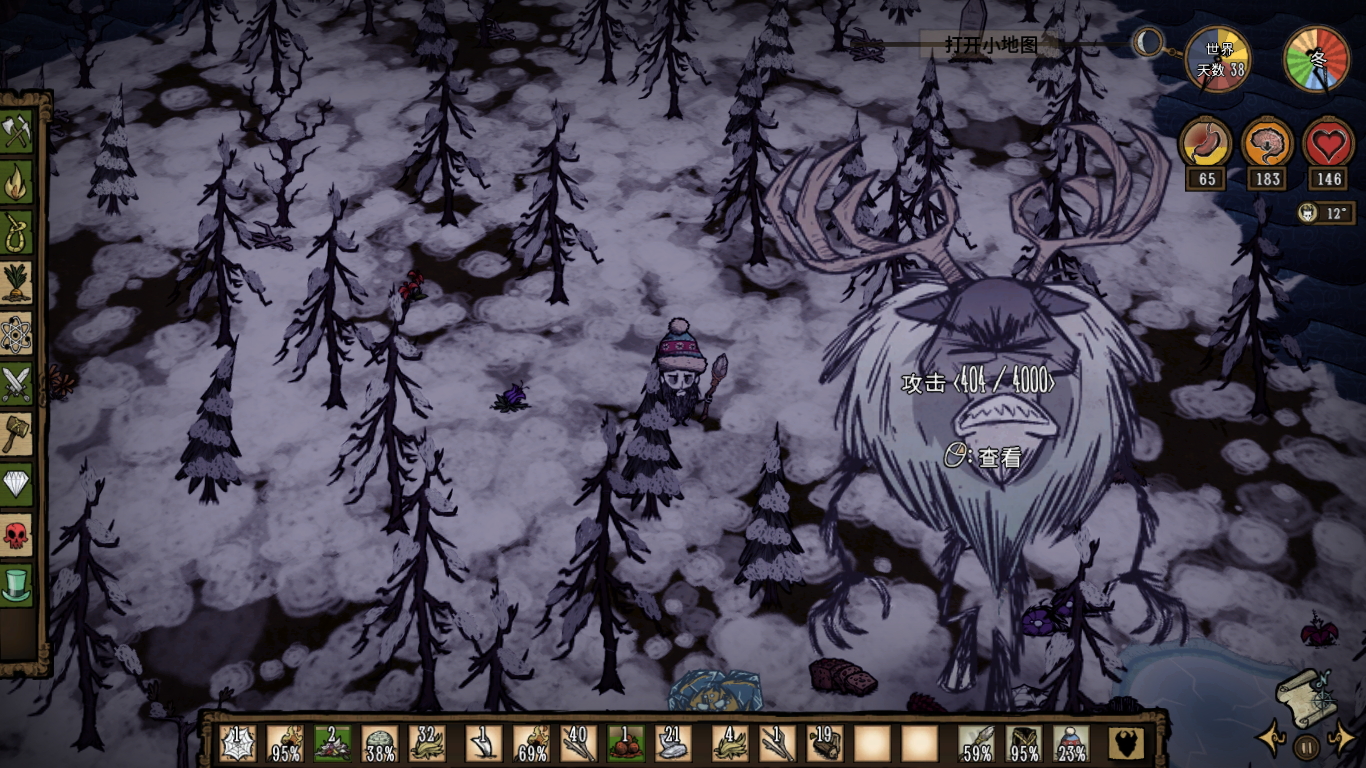Select the stack of 21 rocks
The width and height of the screenshot is (1366, 768).
(673, 744)
